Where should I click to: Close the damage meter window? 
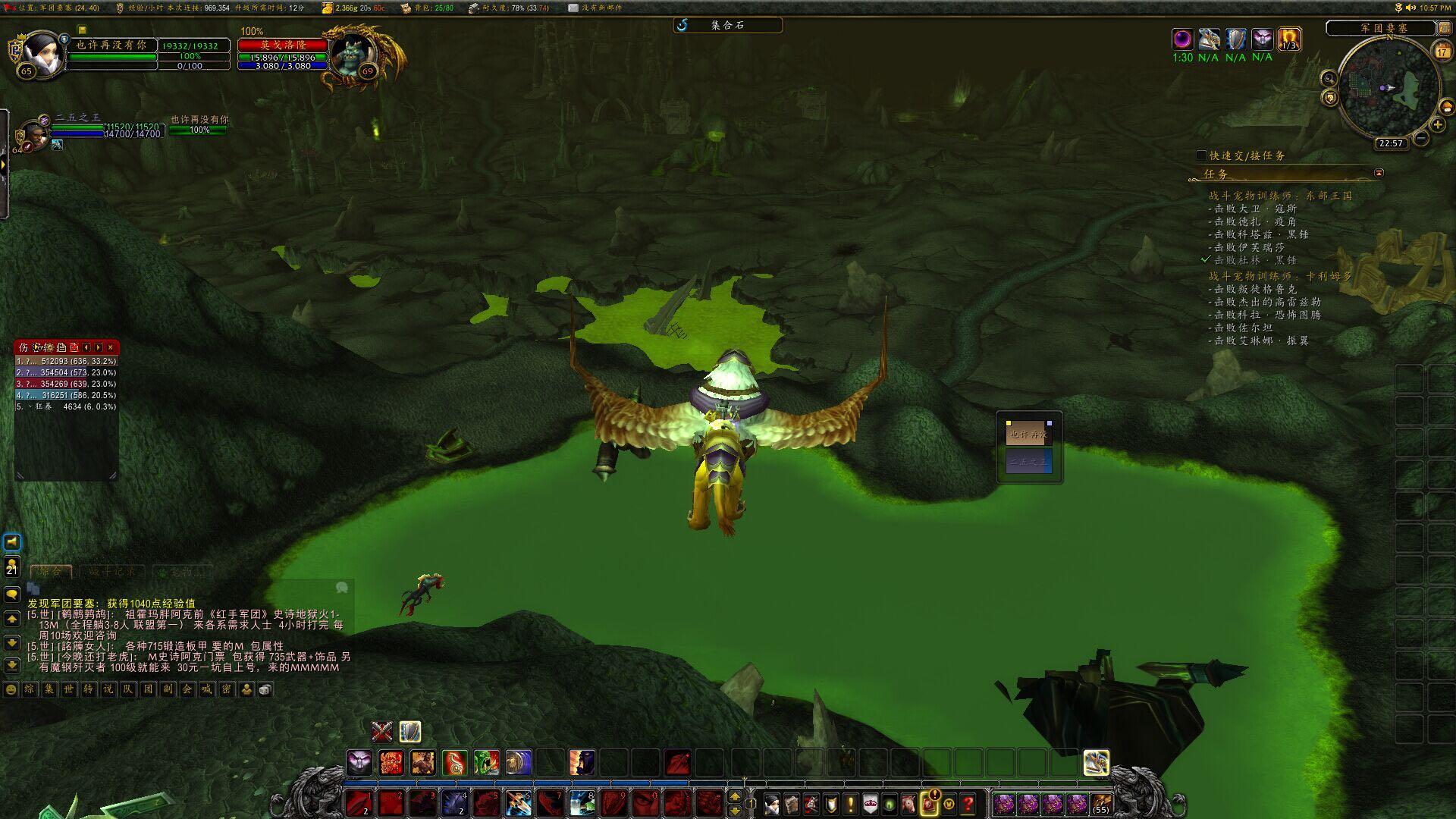tap(111, 347)
